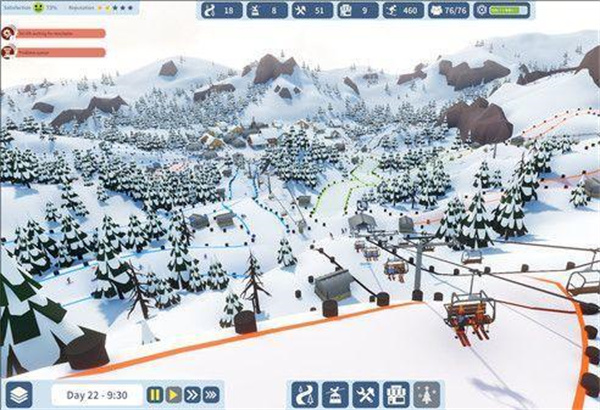
Task: Select the tree decoration tool
Action: [x=425, y=394]
